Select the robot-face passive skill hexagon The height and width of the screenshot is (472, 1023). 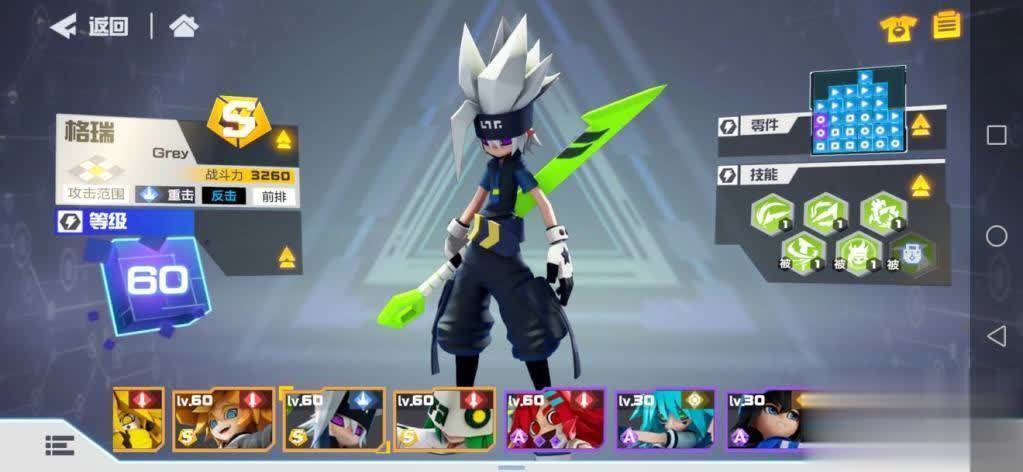coord(911,251)
